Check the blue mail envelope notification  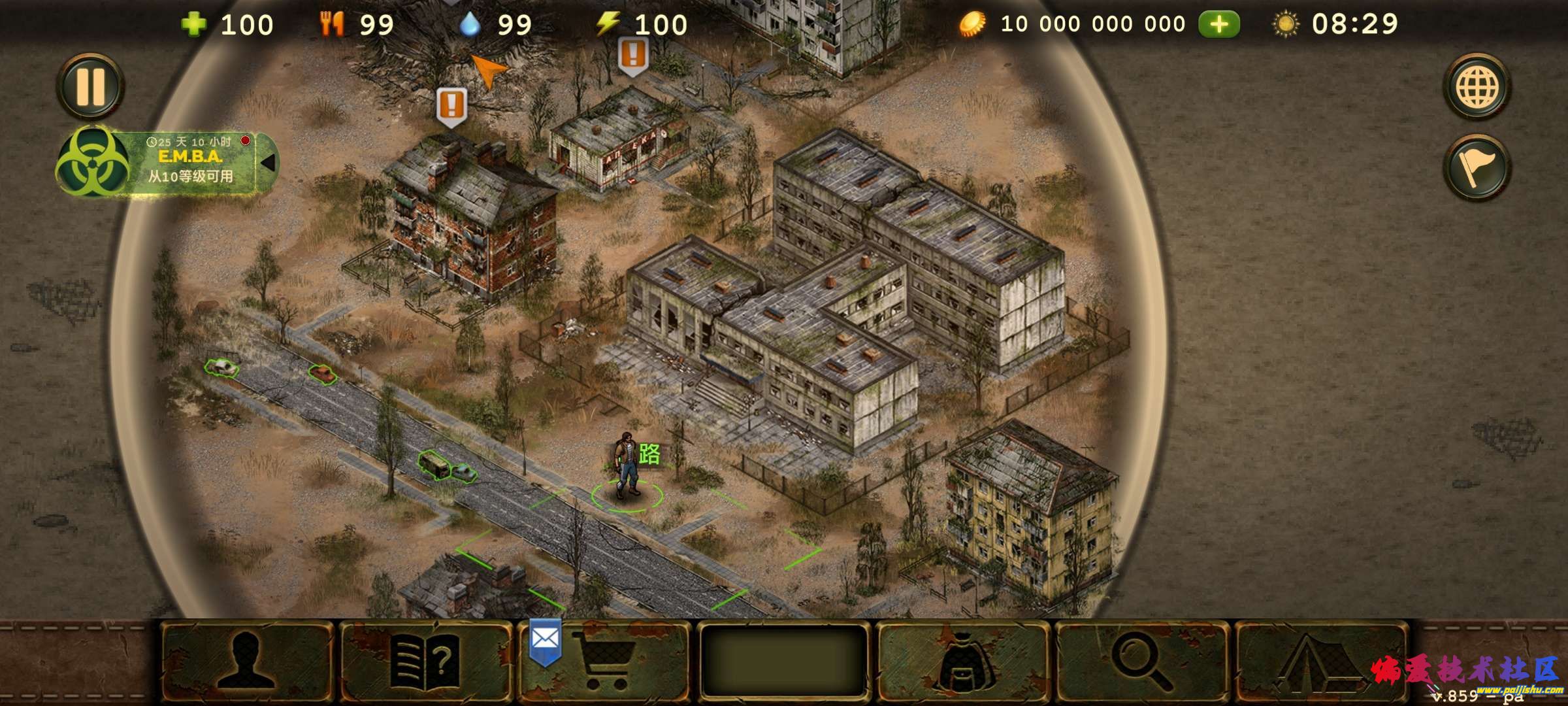pos(545,639)
